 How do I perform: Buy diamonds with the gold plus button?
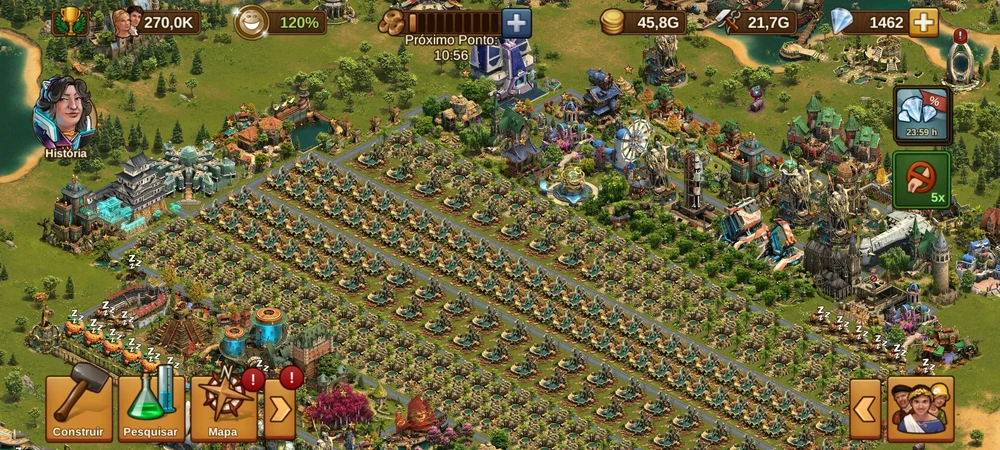point(924,22)
